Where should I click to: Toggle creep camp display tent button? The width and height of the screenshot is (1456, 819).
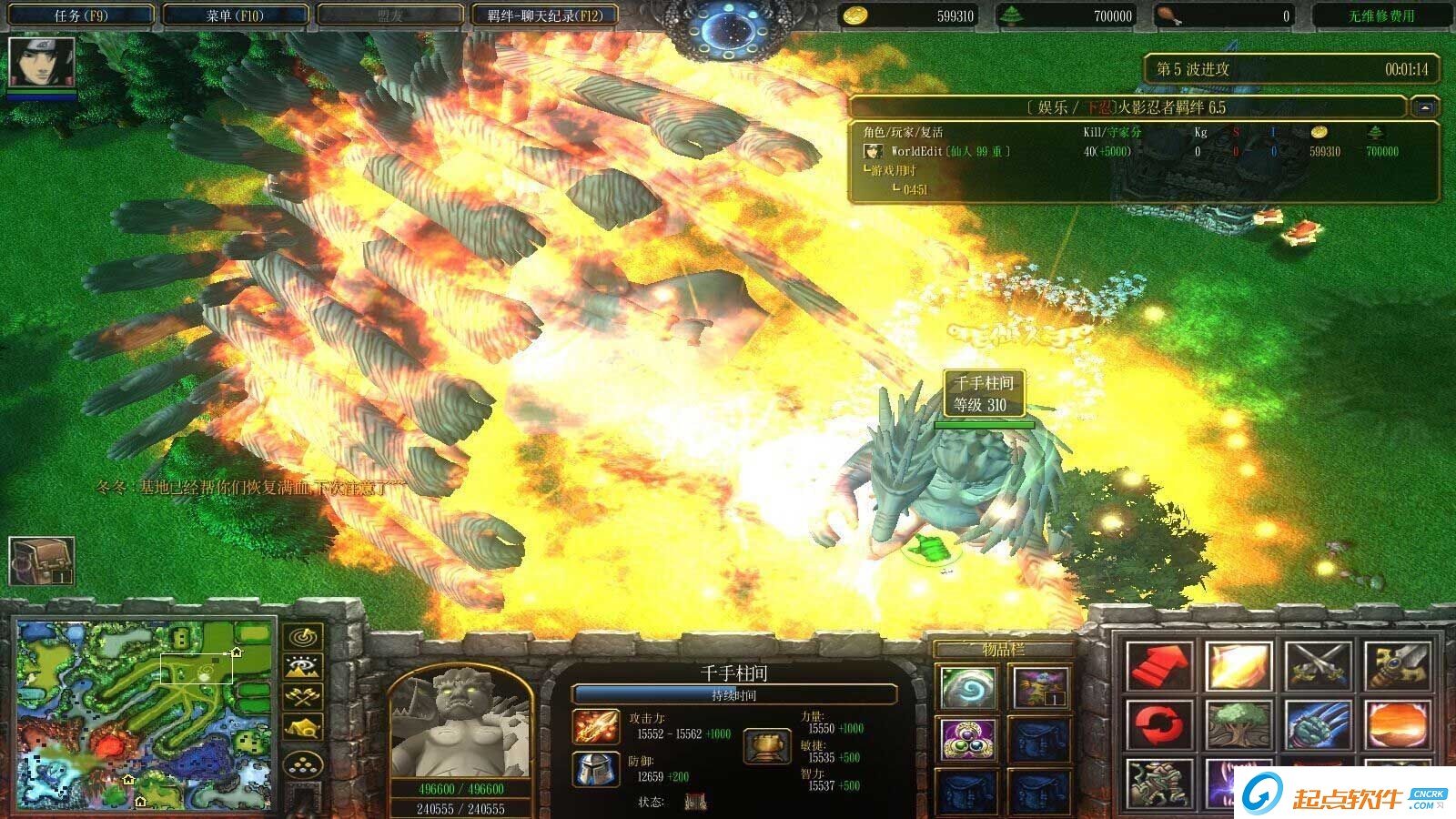pyautogui.click(x=303, y=728)
